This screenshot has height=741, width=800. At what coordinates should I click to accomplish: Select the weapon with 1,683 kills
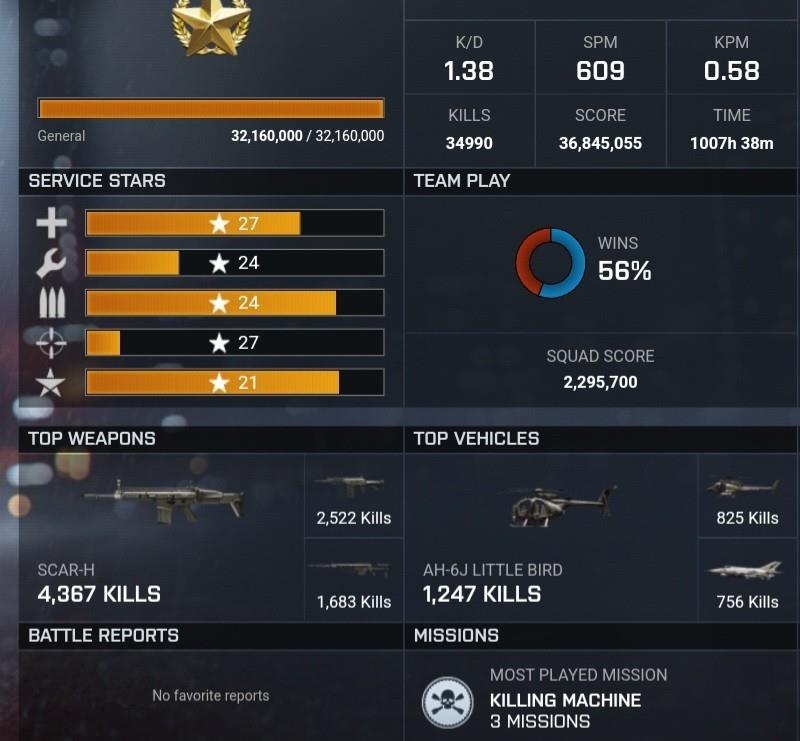[x=352, y=581]
